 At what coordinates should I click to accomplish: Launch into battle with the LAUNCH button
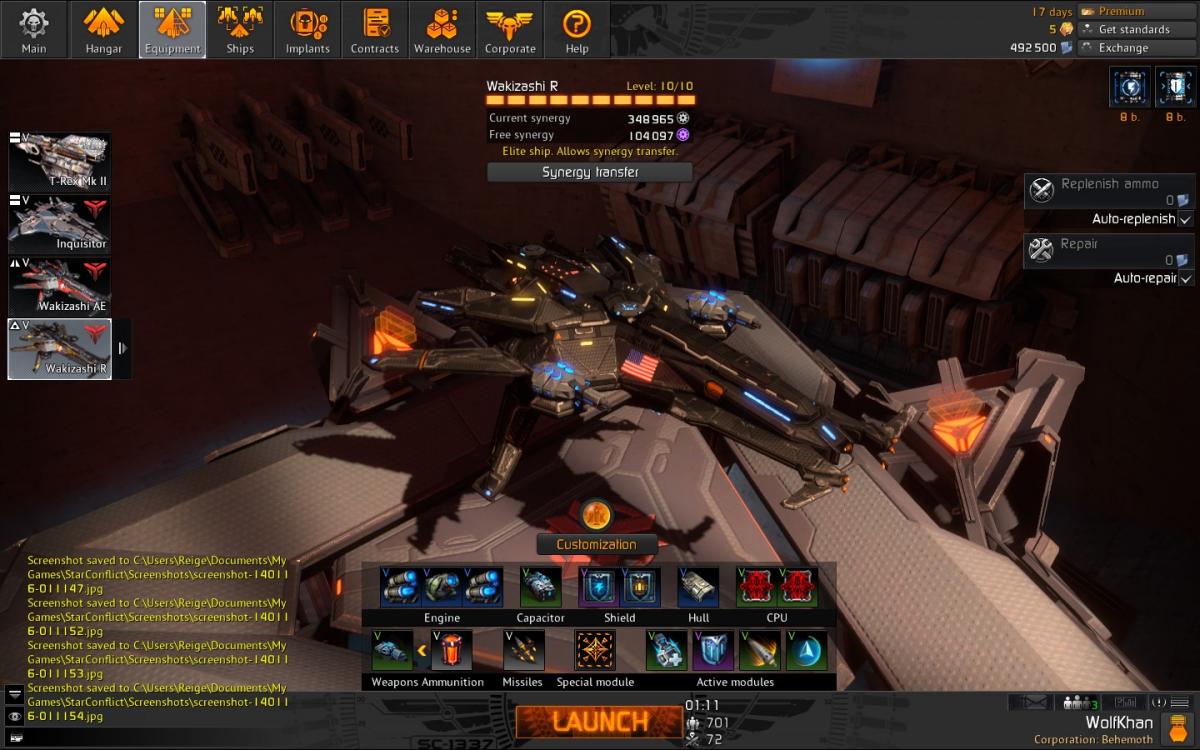[x=598, y=720]
